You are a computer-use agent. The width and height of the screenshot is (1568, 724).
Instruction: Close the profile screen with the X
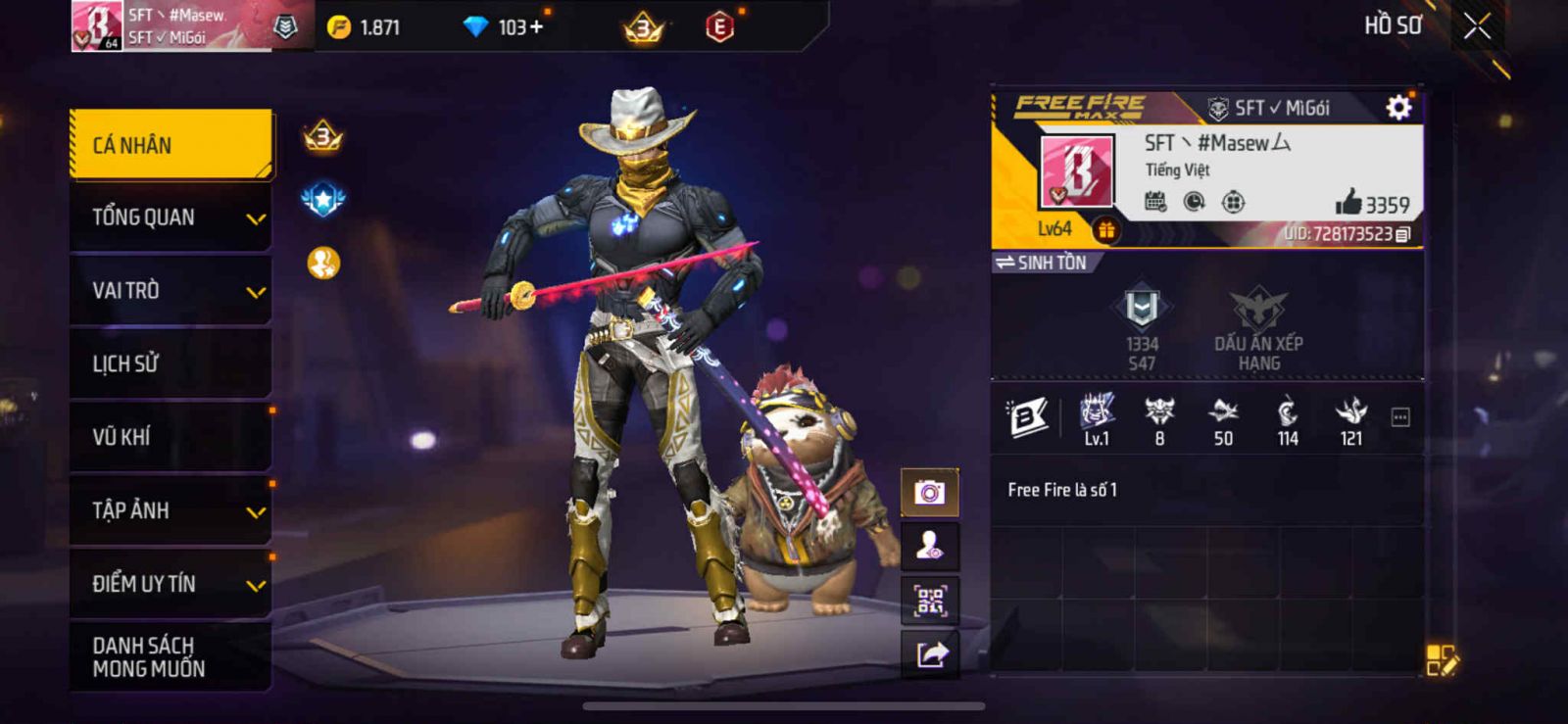[x=1477, y=26]
